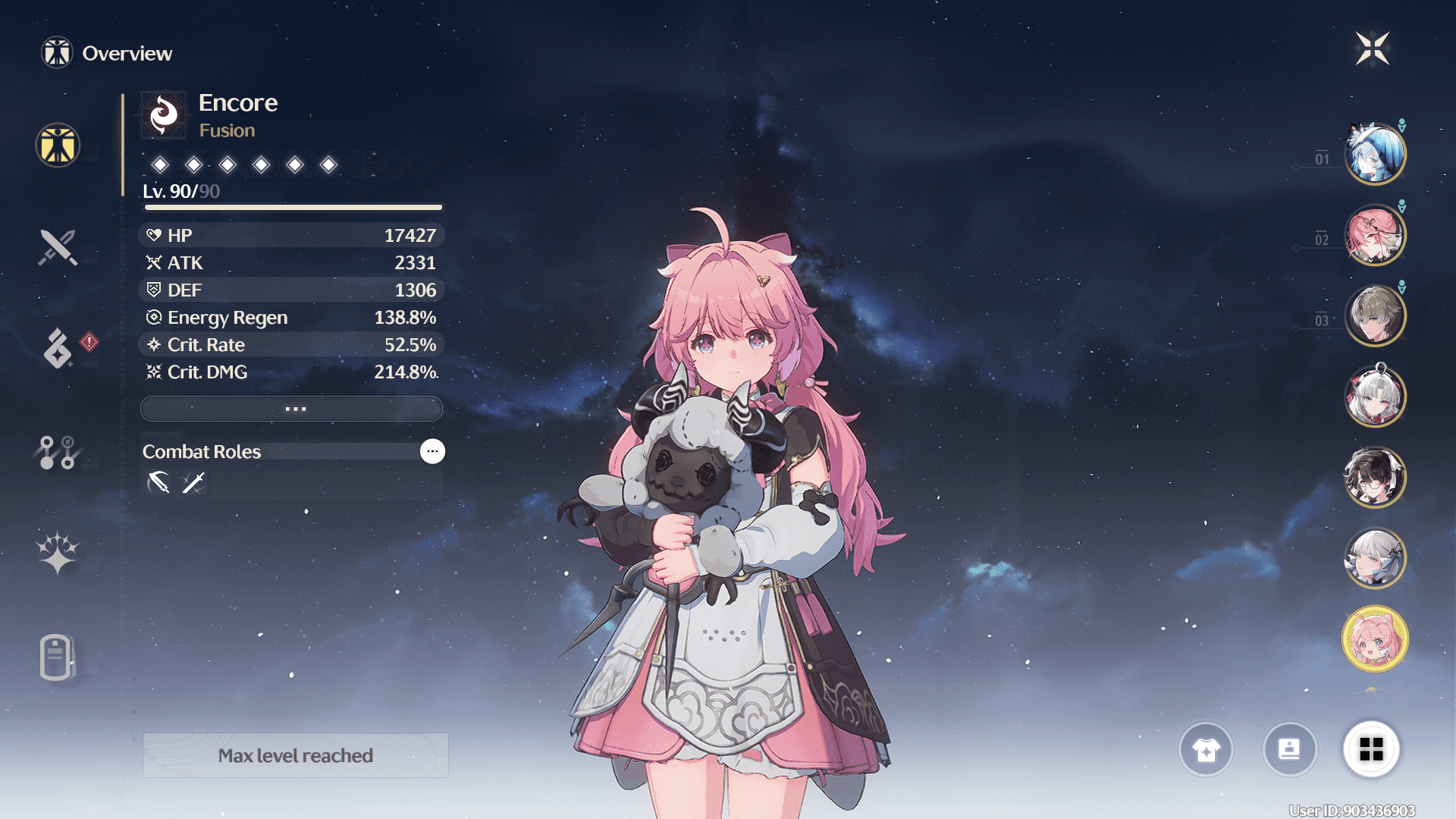The height and width of the screenshot is (819, 1456).
Task: Select the blond character in slot 03
Action: click(x=1375, y=315)
